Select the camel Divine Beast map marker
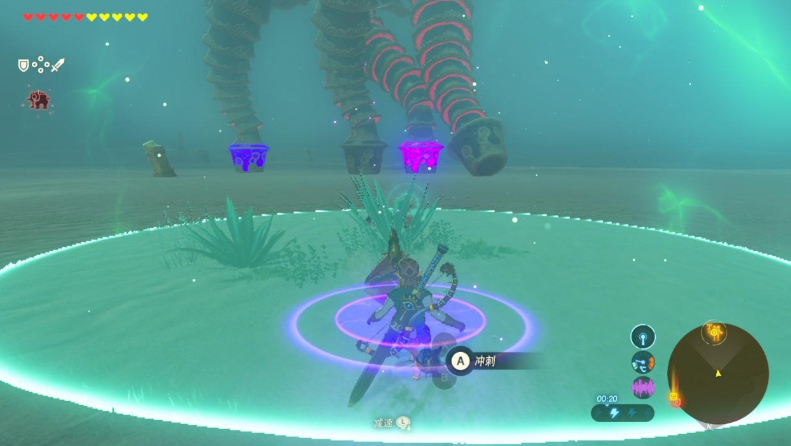This screenshot has width=791, height=446. click(714, 331)
